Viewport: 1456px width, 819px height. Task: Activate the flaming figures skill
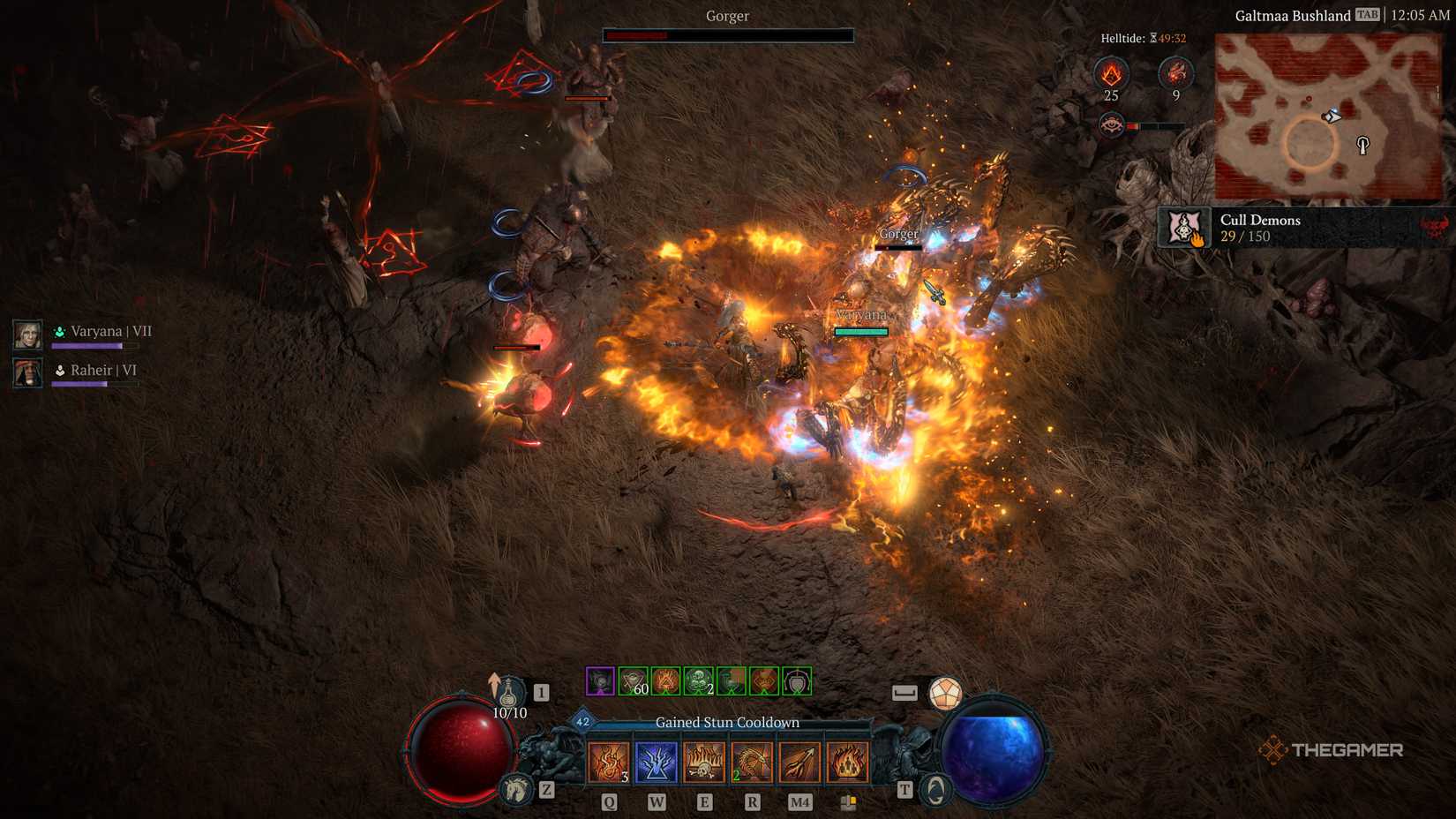coord(847,762)
